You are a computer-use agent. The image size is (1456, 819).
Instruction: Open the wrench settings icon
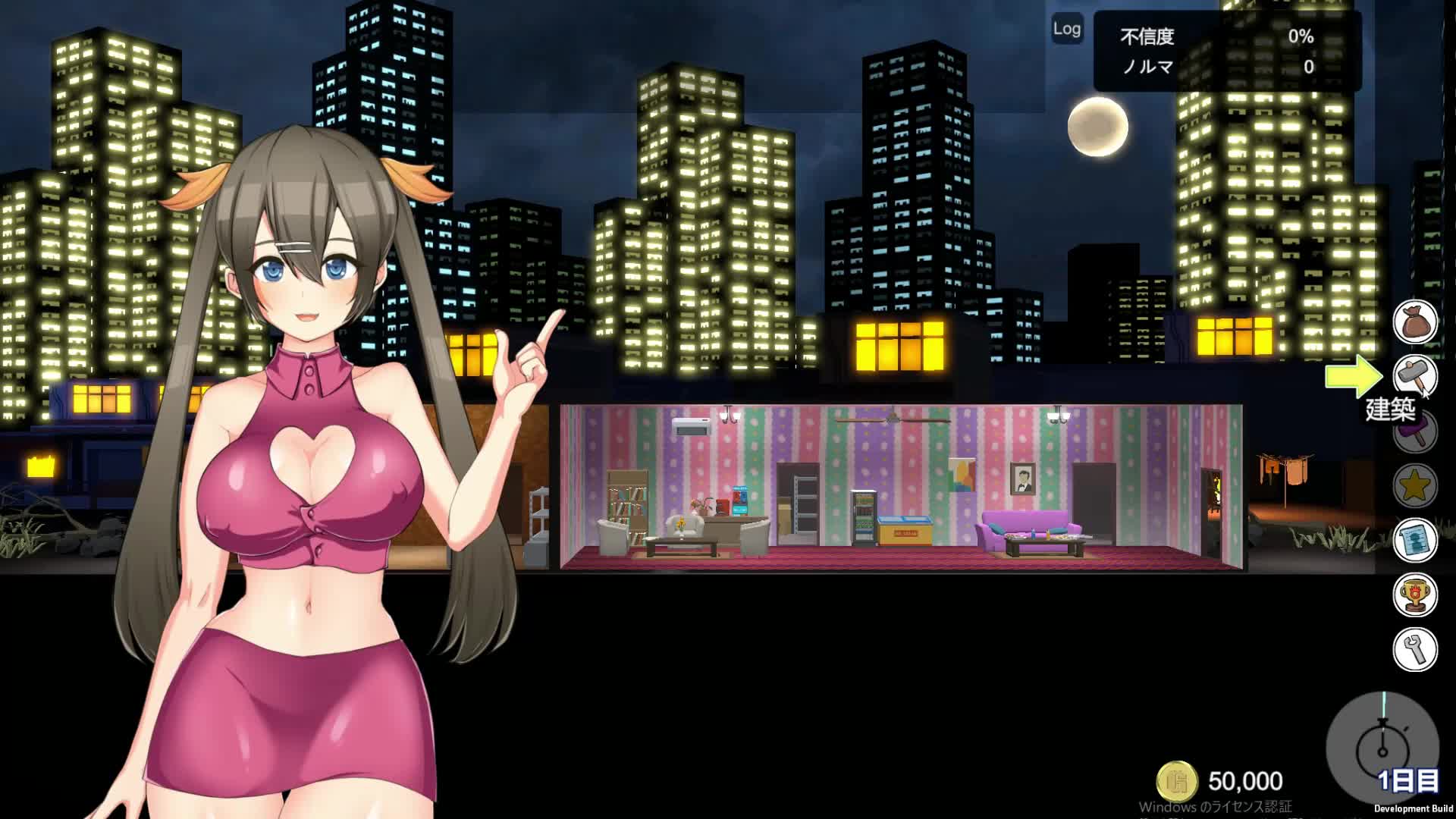pos(1415,649)
